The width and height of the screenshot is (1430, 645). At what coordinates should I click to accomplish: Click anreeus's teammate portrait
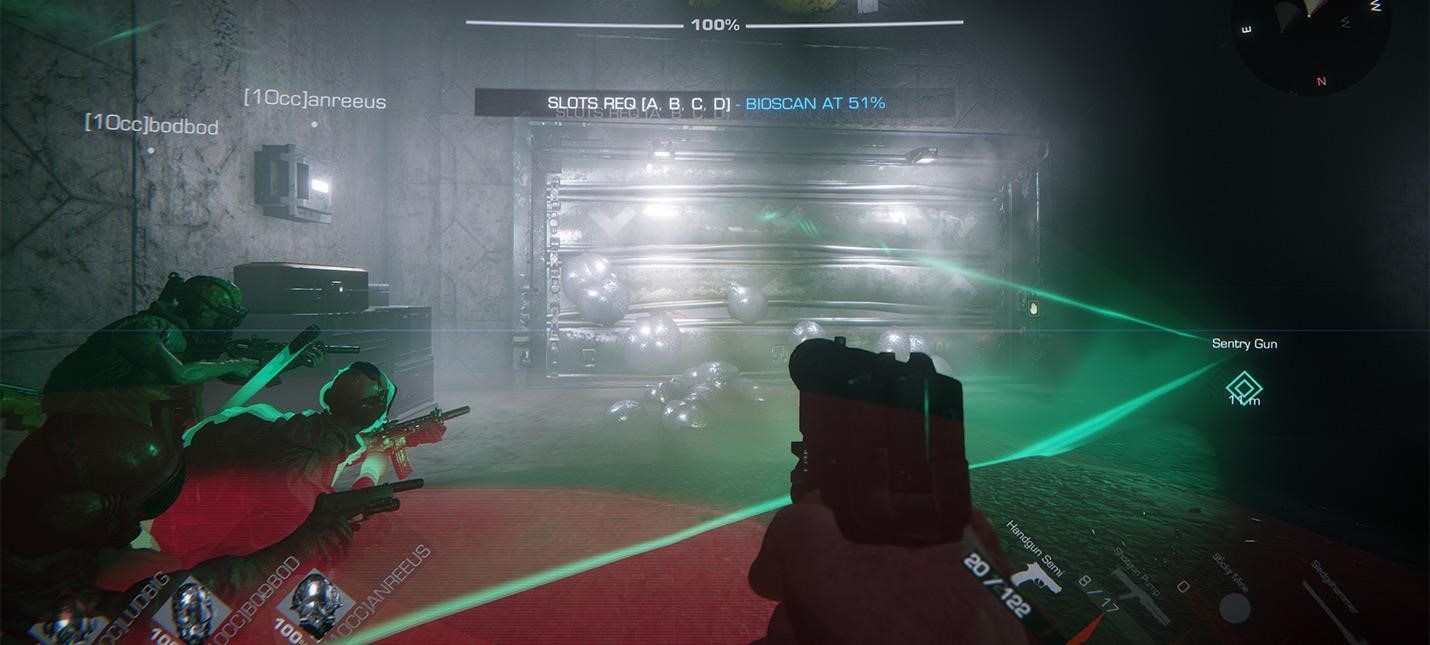[x=318, y=604]
